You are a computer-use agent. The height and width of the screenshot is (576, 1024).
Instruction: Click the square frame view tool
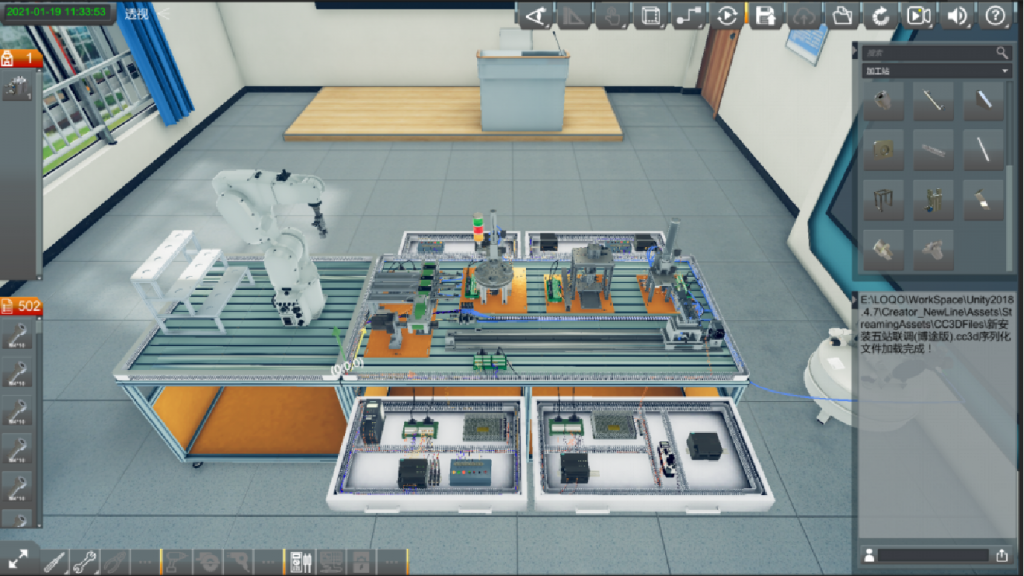pyautogui.click(x=650, y=15)
